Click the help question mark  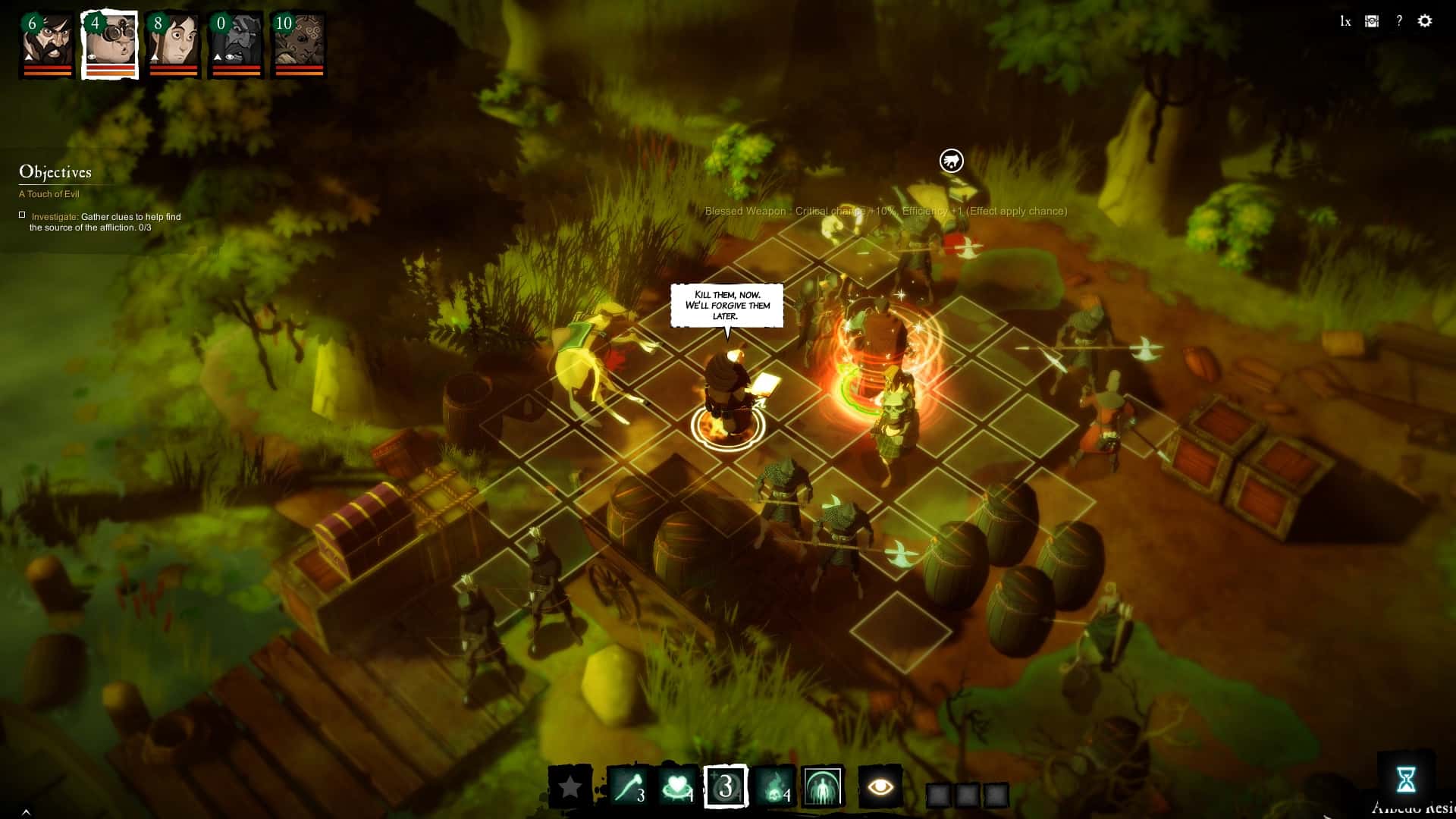click(x=1398, y=20)
